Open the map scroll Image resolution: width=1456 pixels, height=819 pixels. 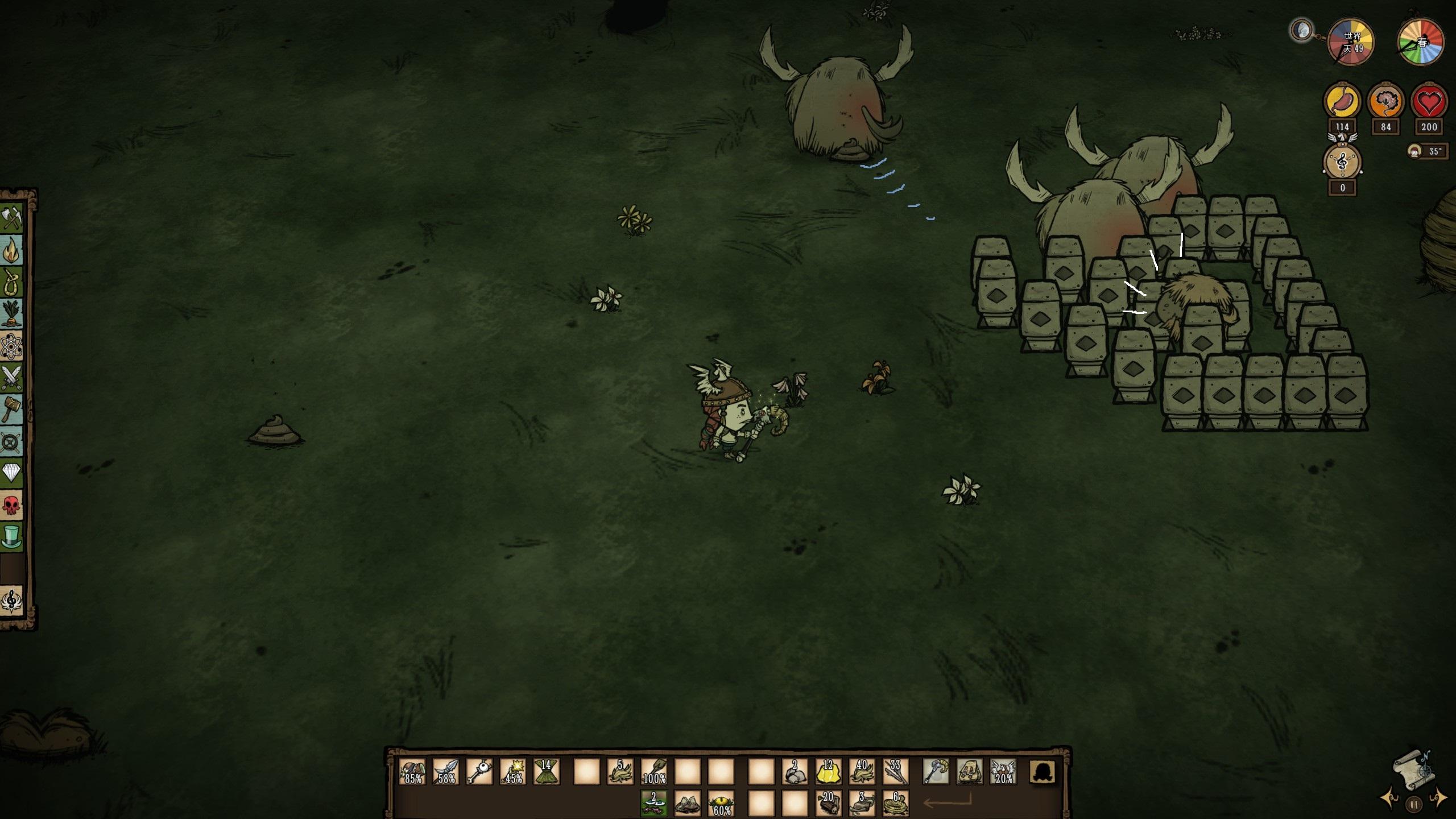tap(1414, 770)
